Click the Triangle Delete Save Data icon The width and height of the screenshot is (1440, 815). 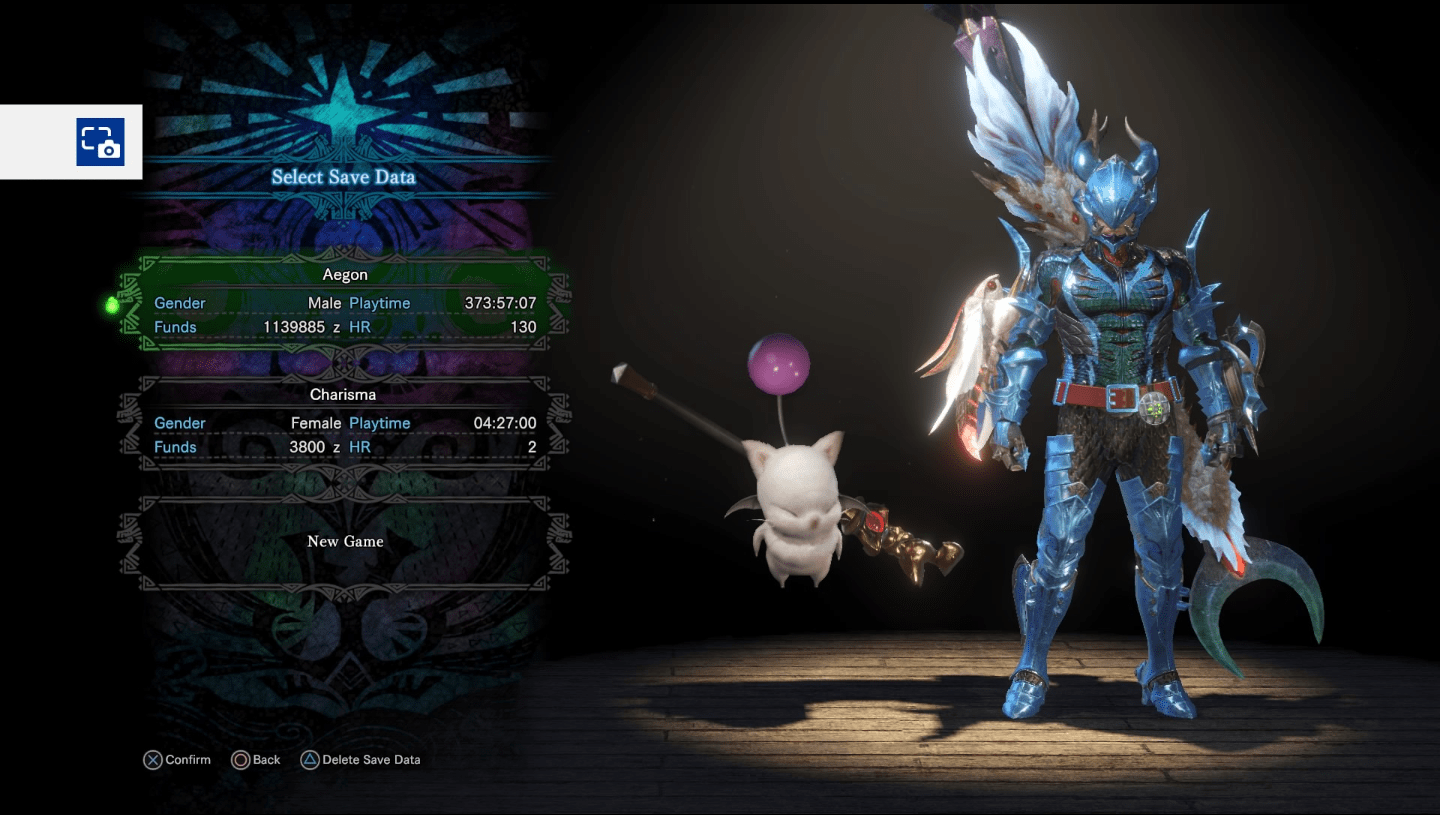coord(311,760)
